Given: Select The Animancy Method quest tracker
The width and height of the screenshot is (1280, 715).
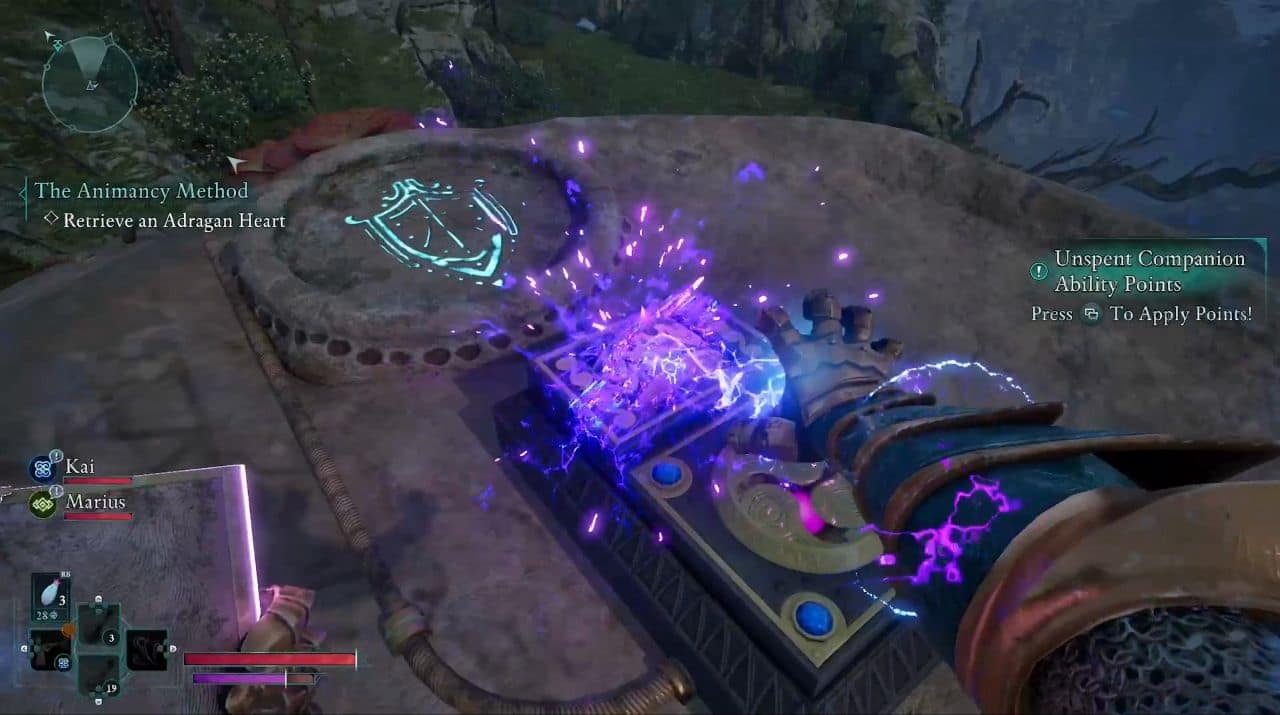Looking at the screenshot, I should (x=140, y=190).
